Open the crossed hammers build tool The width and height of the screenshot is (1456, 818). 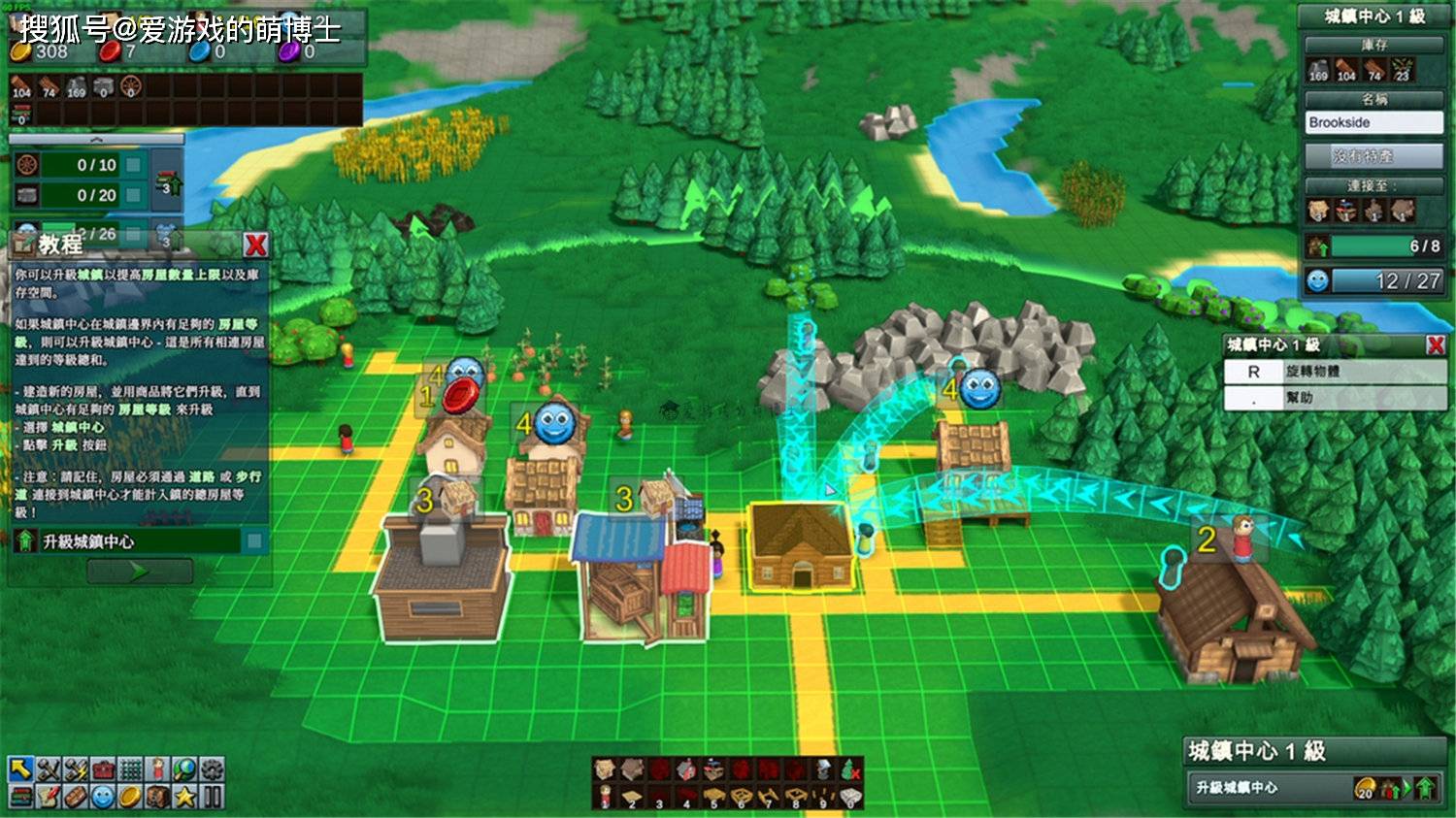[x=48, y=769]
